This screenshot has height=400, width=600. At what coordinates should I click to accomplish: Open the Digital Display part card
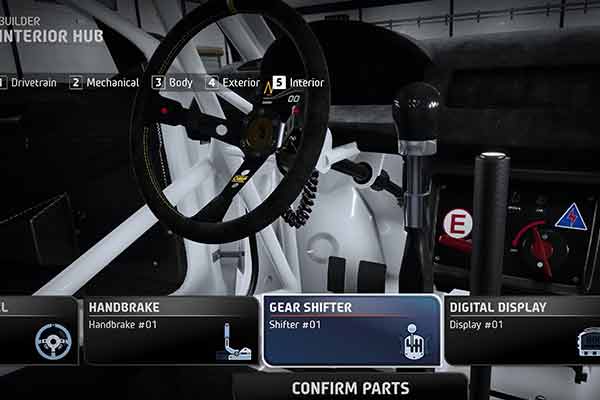click(521, 329)
